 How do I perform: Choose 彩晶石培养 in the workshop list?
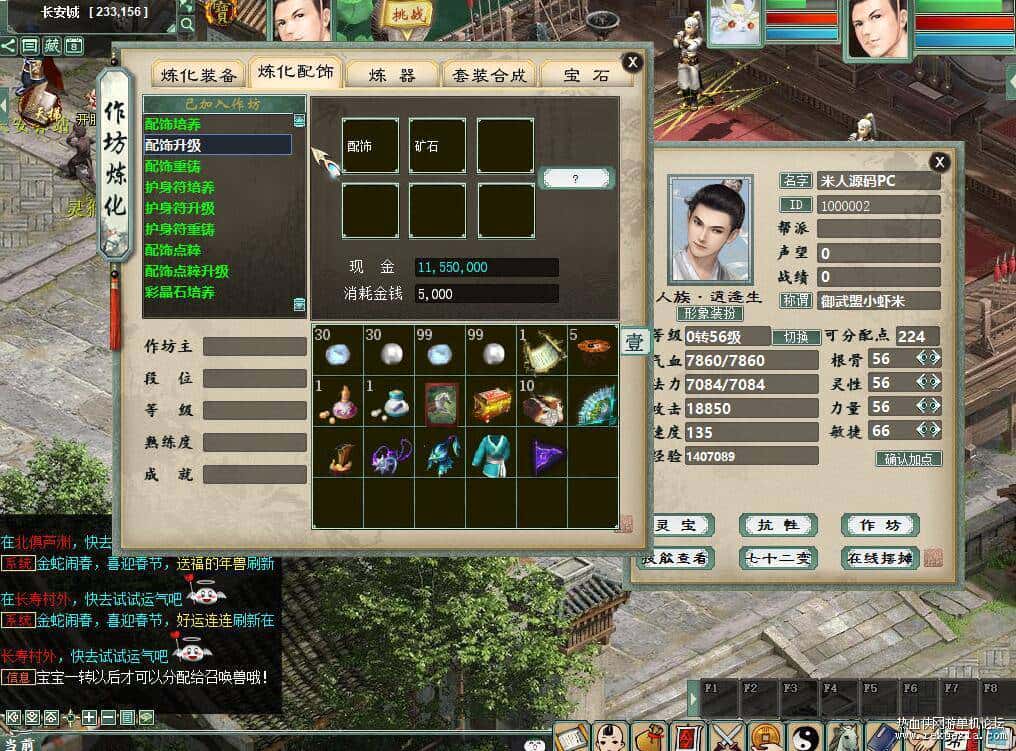point(180,292)
